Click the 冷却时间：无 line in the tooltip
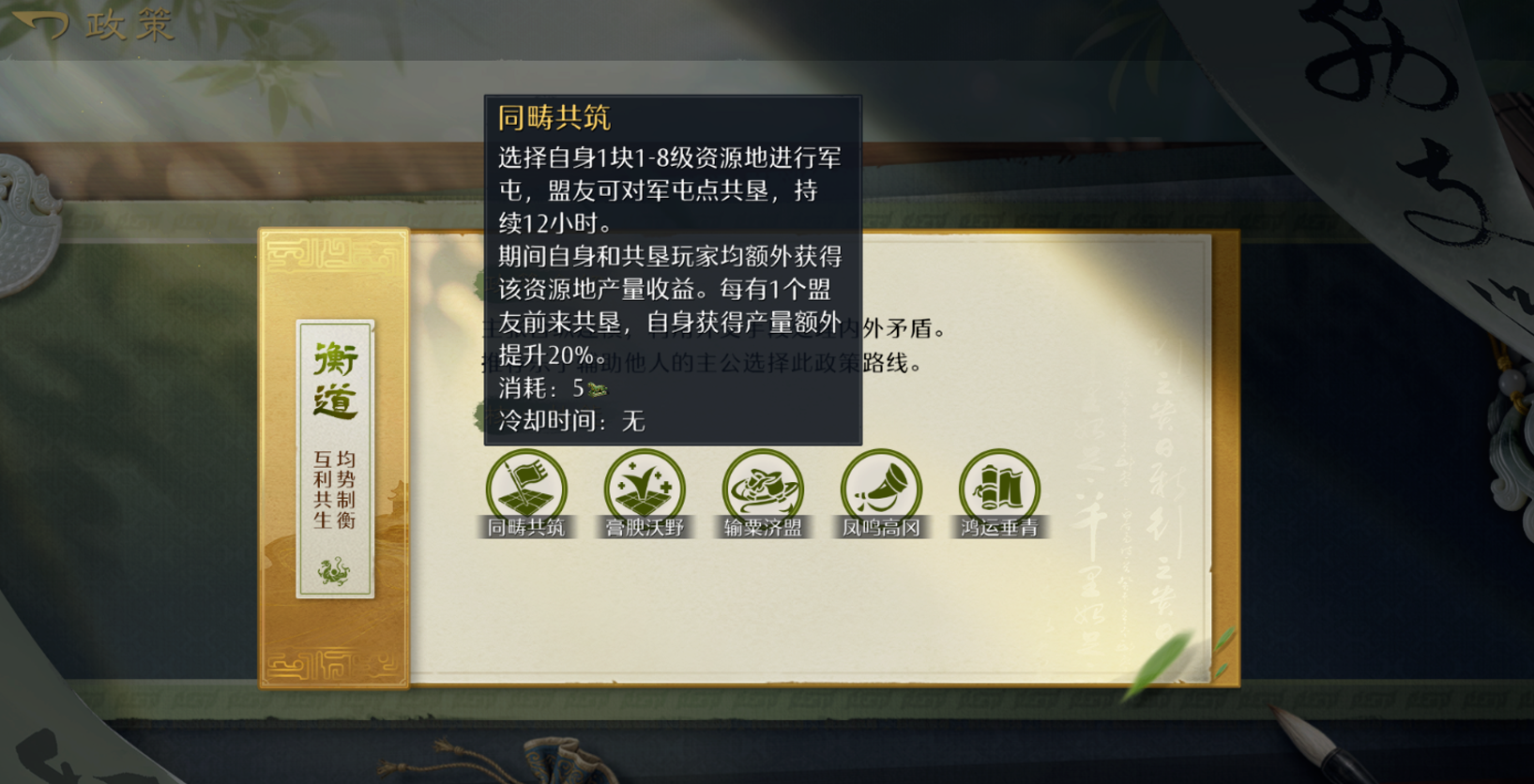The height and width of the screenshot is (784, 1534). (x=570, y=422)
